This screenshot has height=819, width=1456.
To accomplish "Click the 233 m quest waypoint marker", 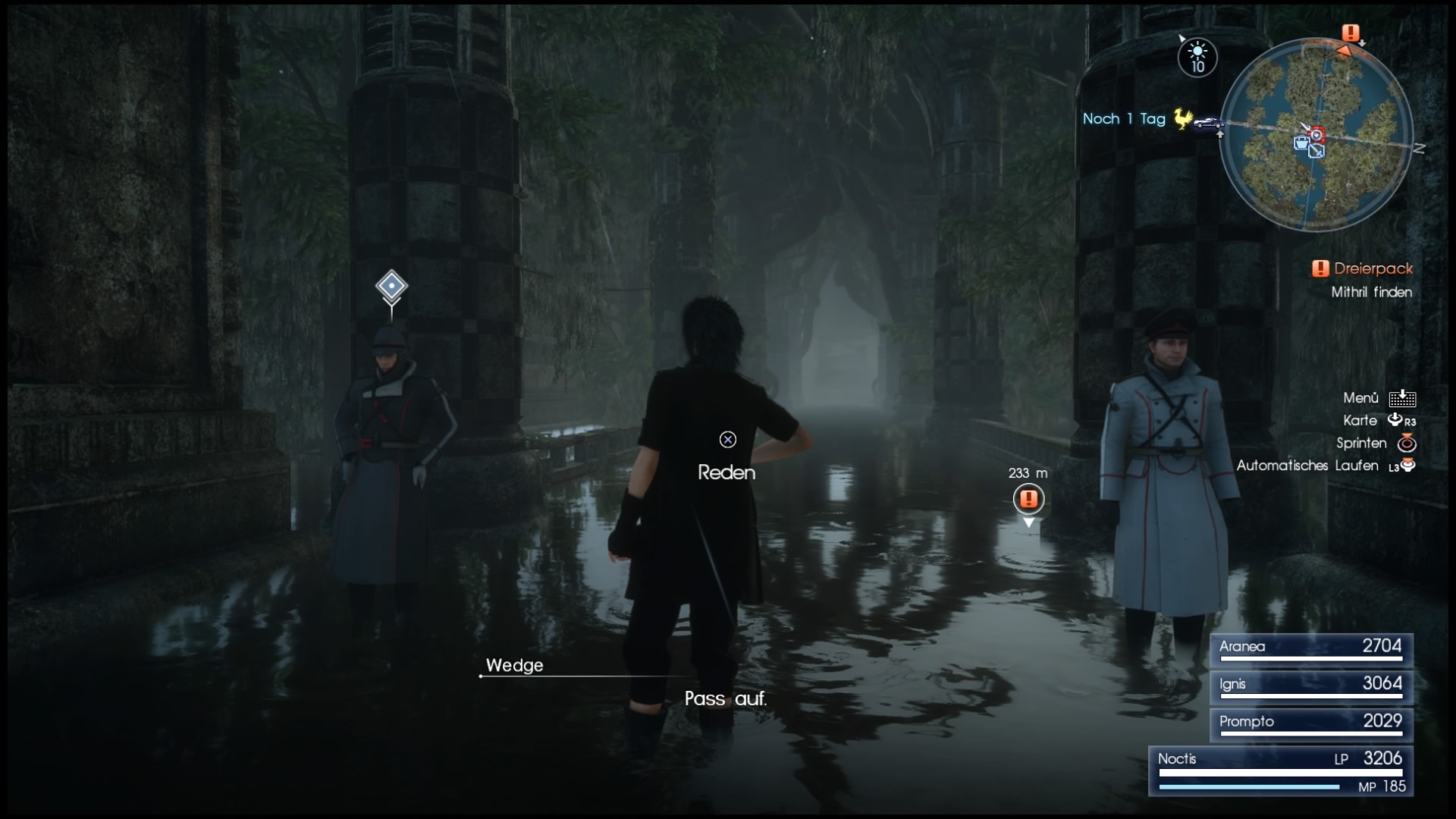I will [x=1028, y=499].
